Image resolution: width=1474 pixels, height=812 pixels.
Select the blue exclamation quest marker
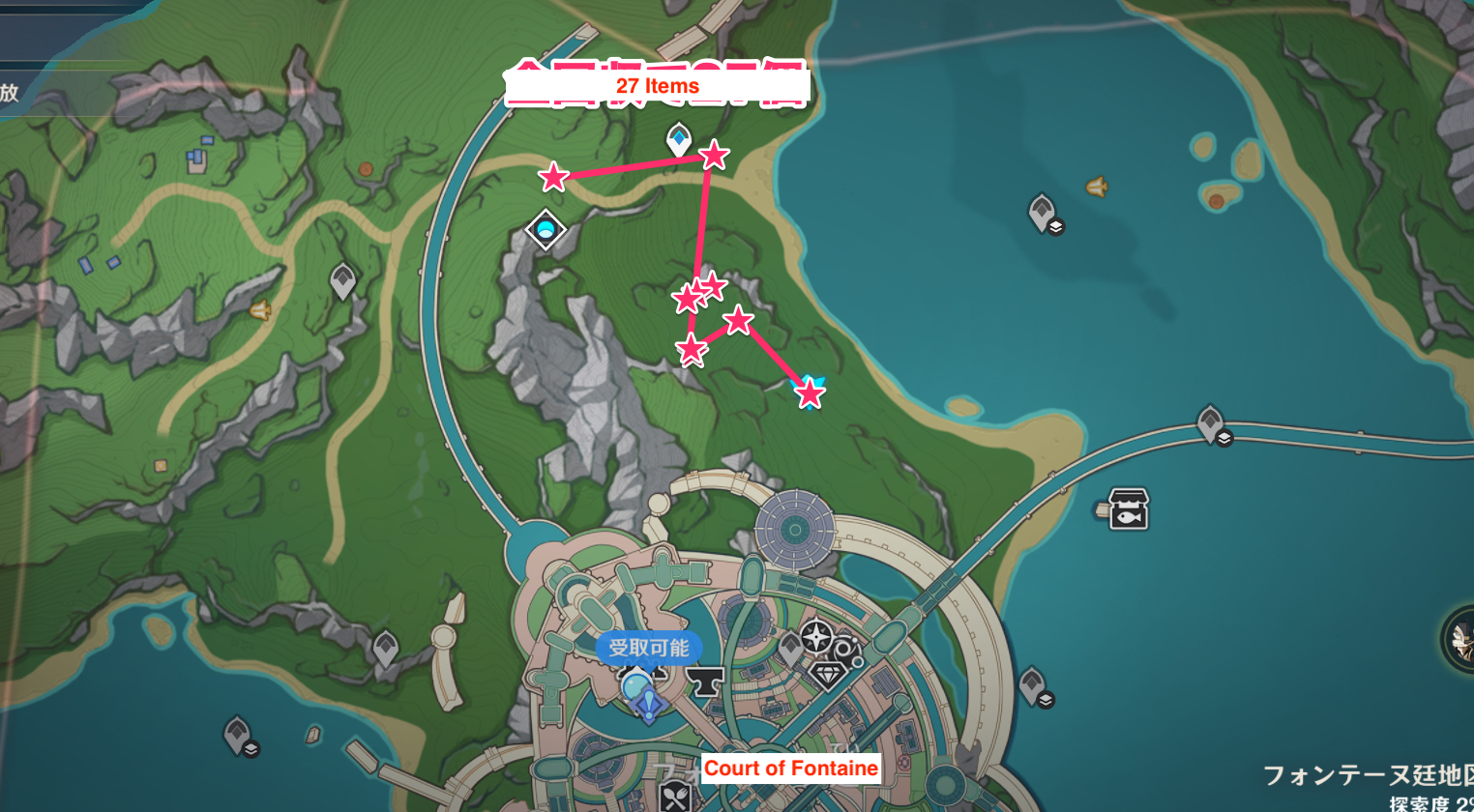click(648, 704)
